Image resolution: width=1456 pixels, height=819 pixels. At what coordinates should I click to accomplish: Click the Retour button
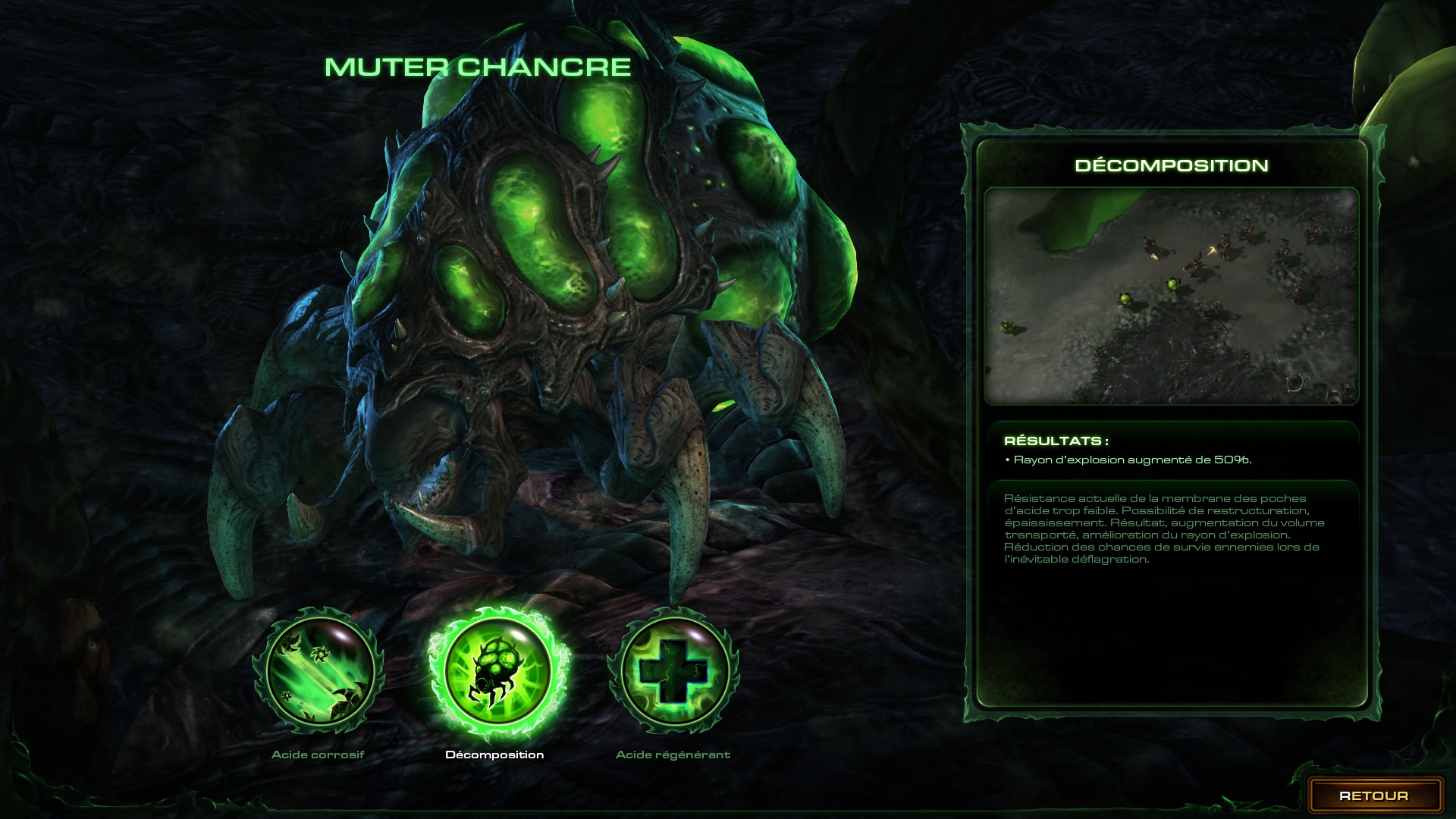(1373, 795)
